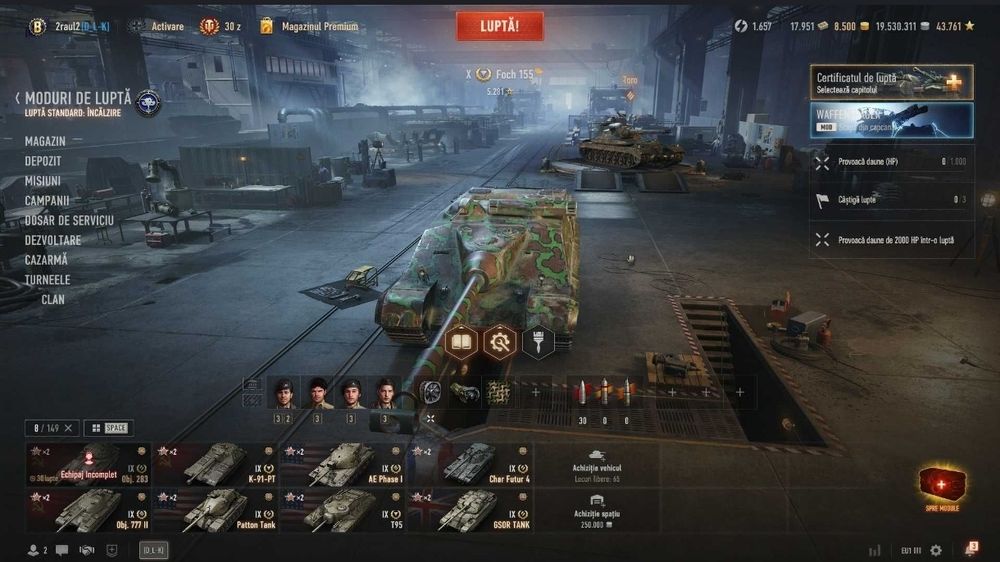1000x562 pixels.
Task: Select the K-91-PT tank card
Action: pyautogui.click(x=215, y=465)
